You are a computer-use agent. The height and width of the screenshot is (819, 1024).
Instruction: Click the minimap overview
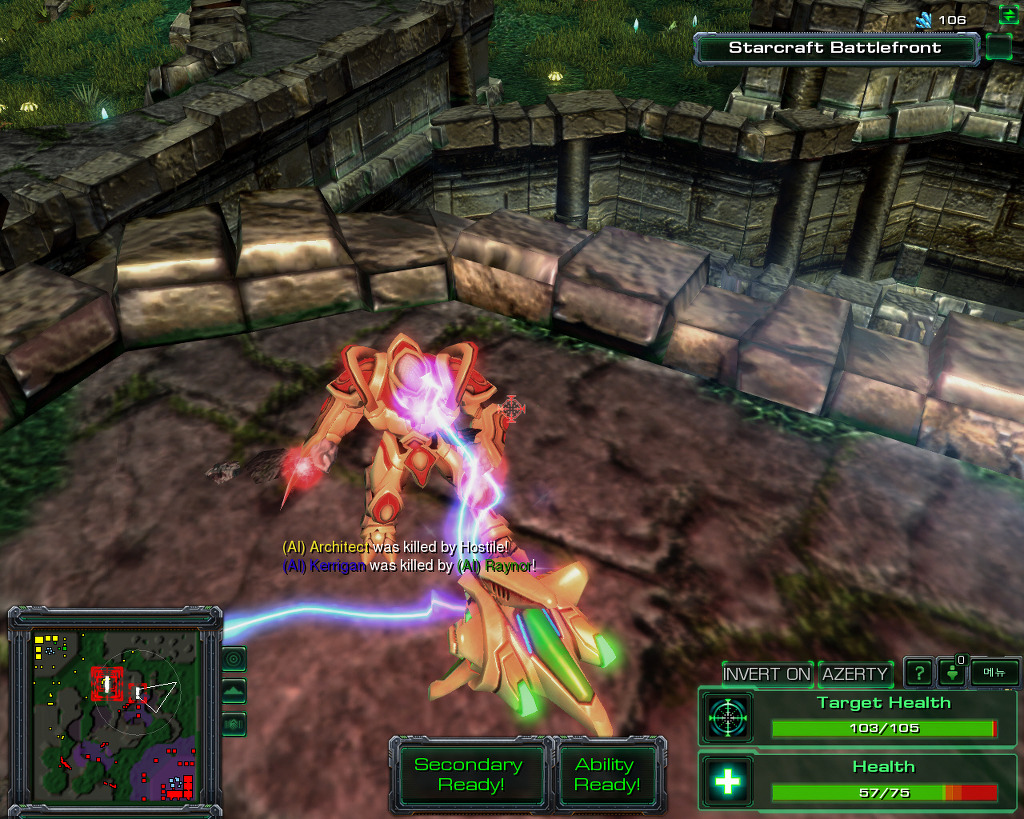pos(112,711)
